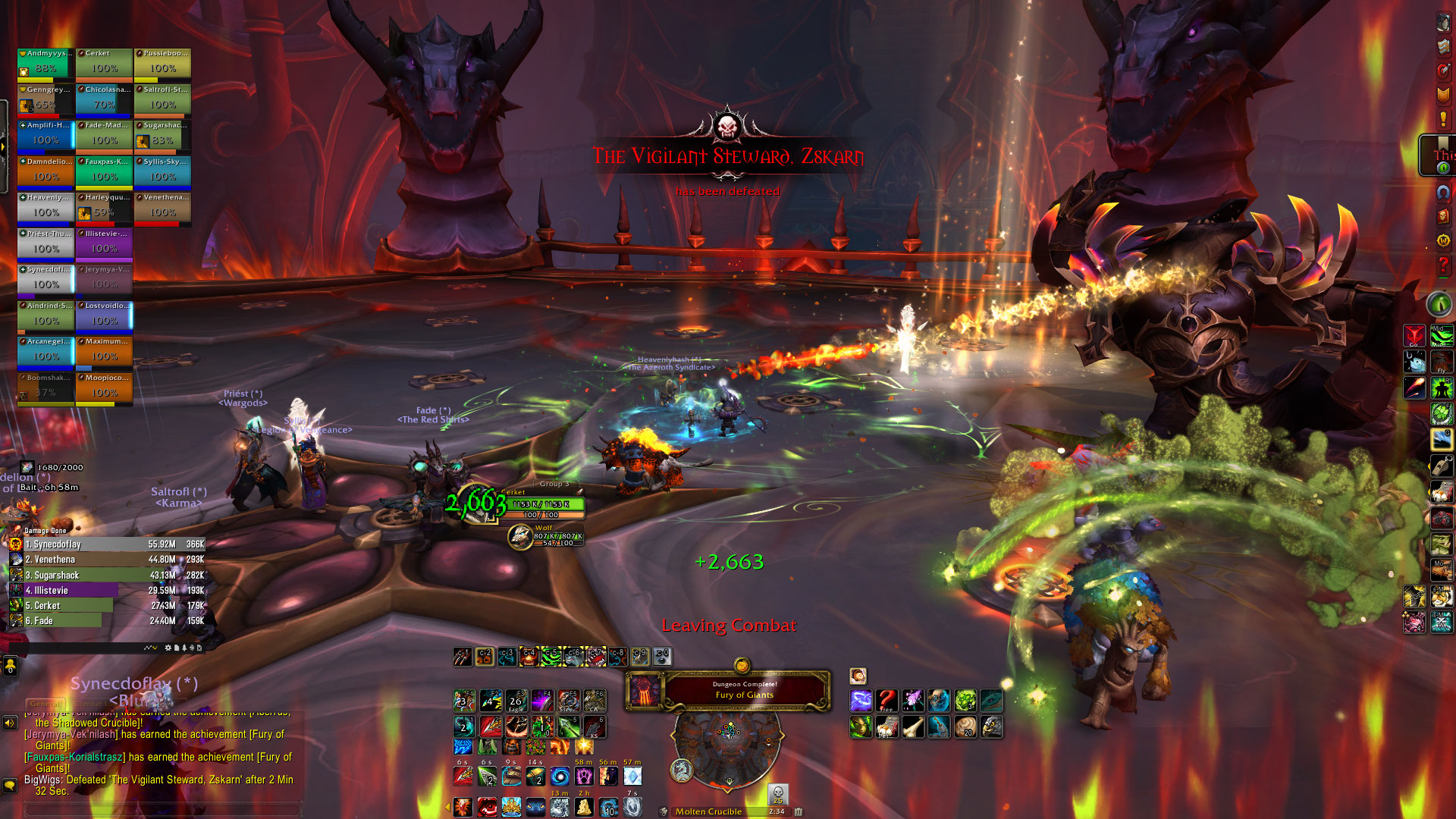Open the chat speech bubble menu

(x=10, y=785)
